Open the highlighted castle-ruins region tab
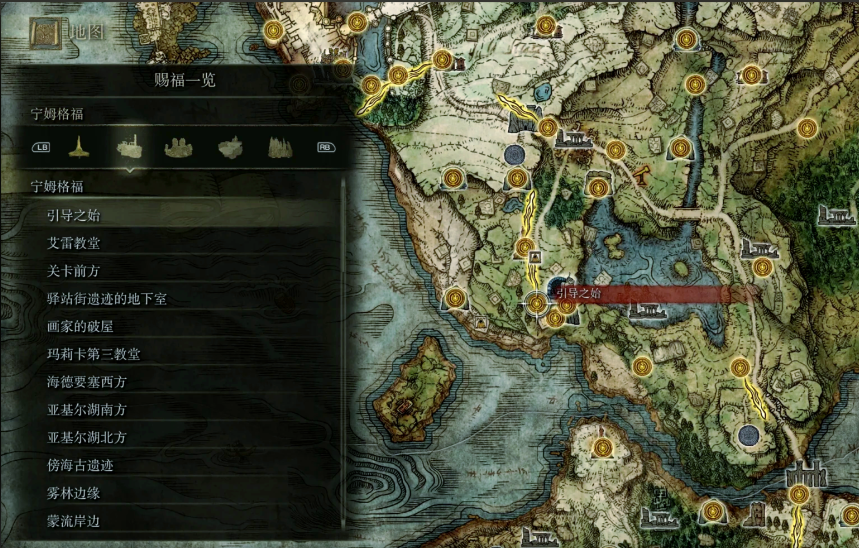 128,148
